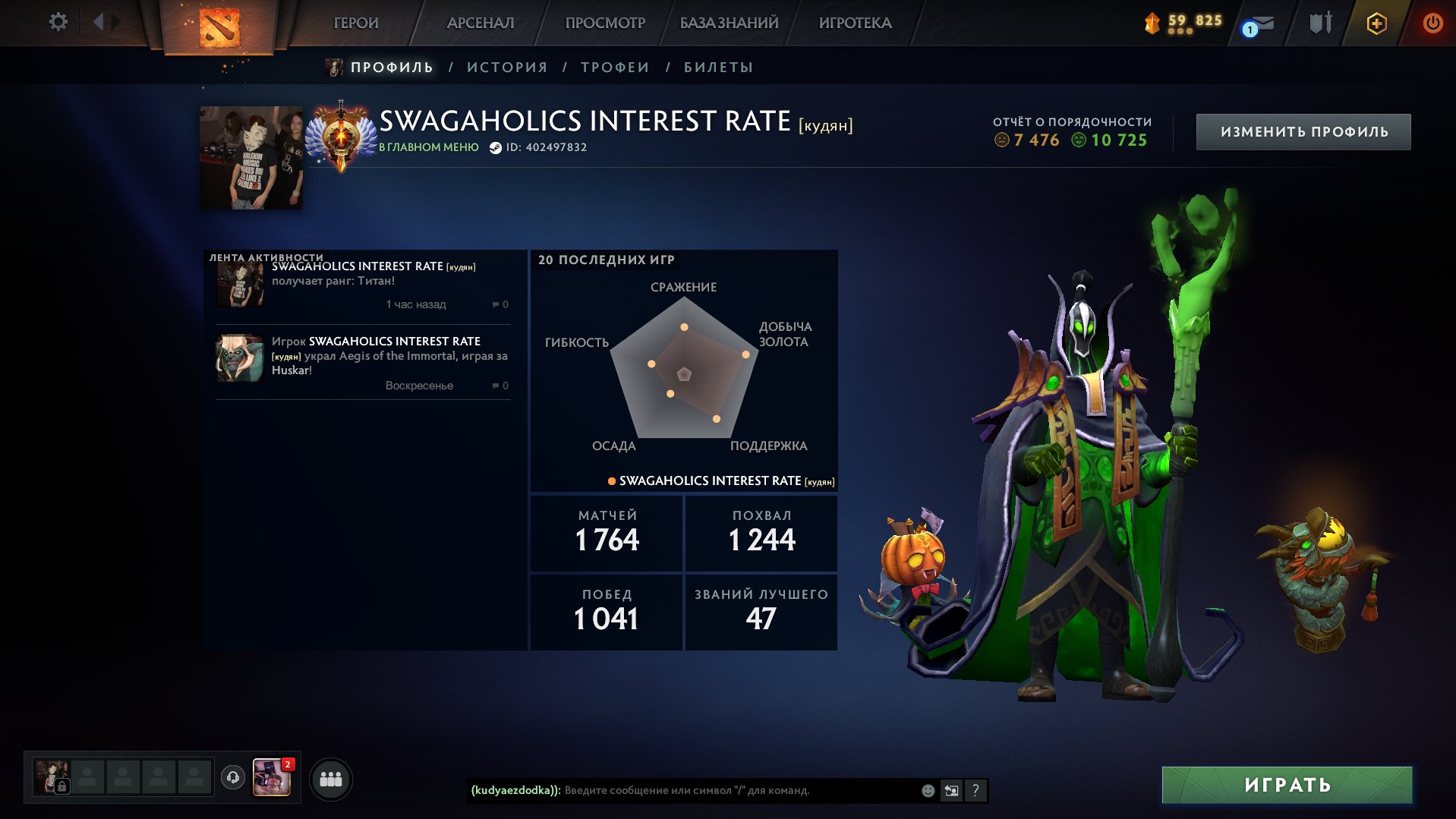Click the ИЗМЕНИТЬ ПРОФИЛЬ button
1456x819 pixels.
tap(1303, 131)
